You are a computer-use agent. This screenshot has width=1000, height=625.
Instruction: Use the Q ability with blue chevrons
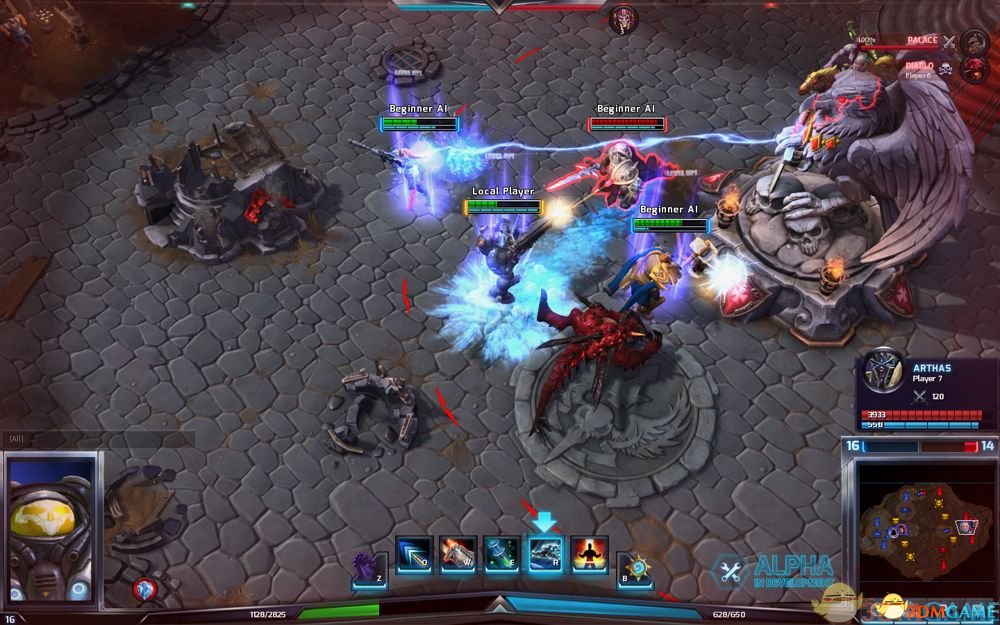(413, 555)
